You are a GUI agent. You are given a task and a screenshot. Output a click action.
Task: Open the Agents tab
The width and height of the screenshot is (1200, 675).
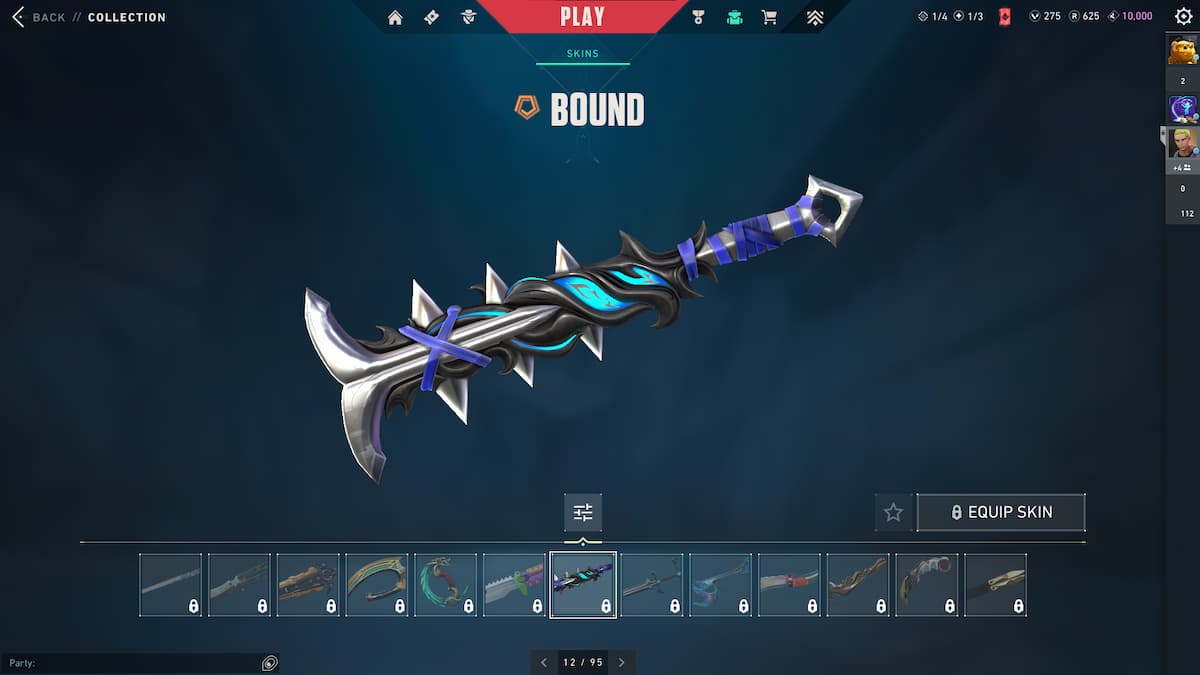tap(468, 17)
